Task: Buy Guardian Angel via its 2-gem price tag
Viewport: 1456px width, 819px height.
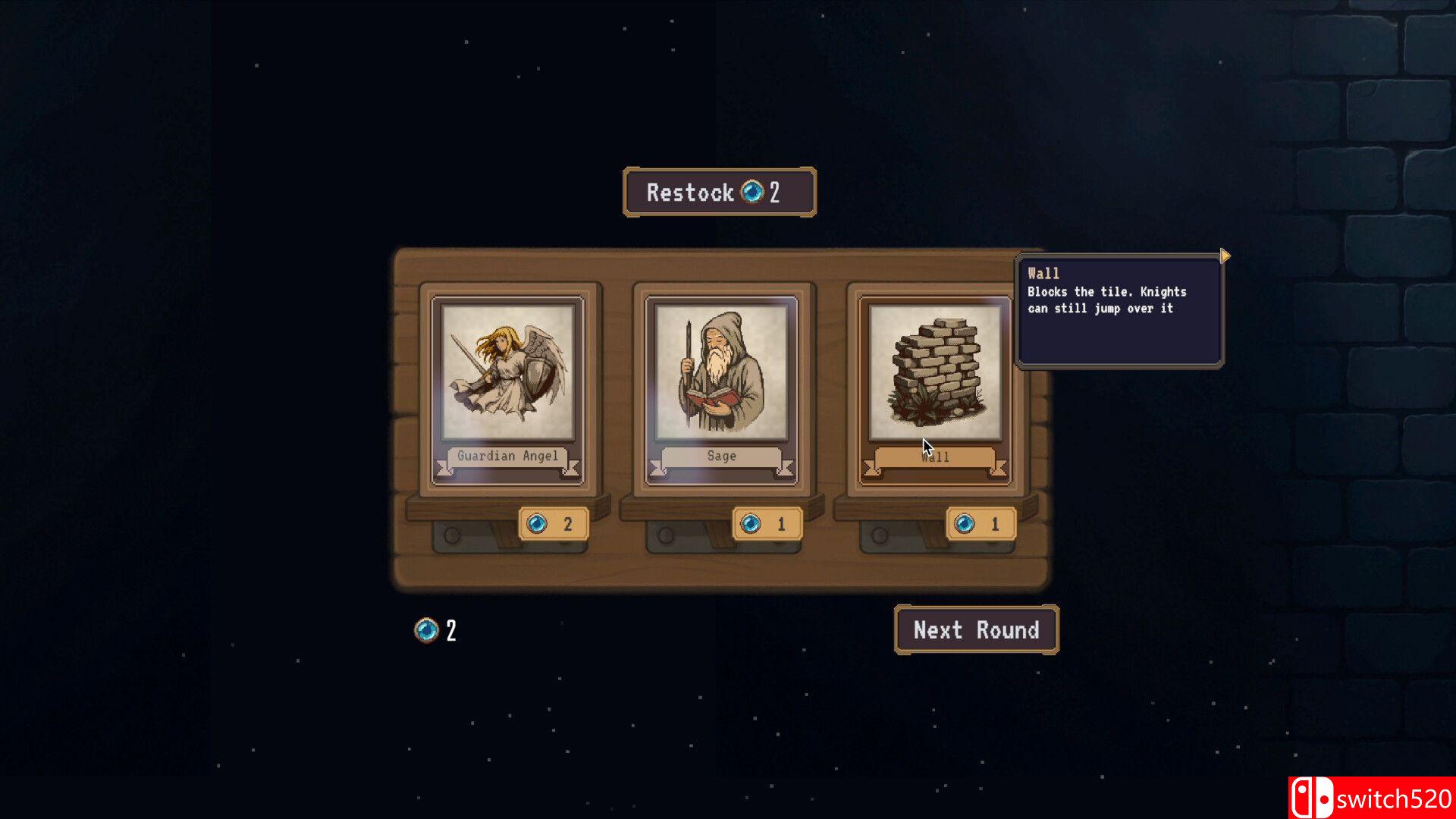Action: coord(553,524)
